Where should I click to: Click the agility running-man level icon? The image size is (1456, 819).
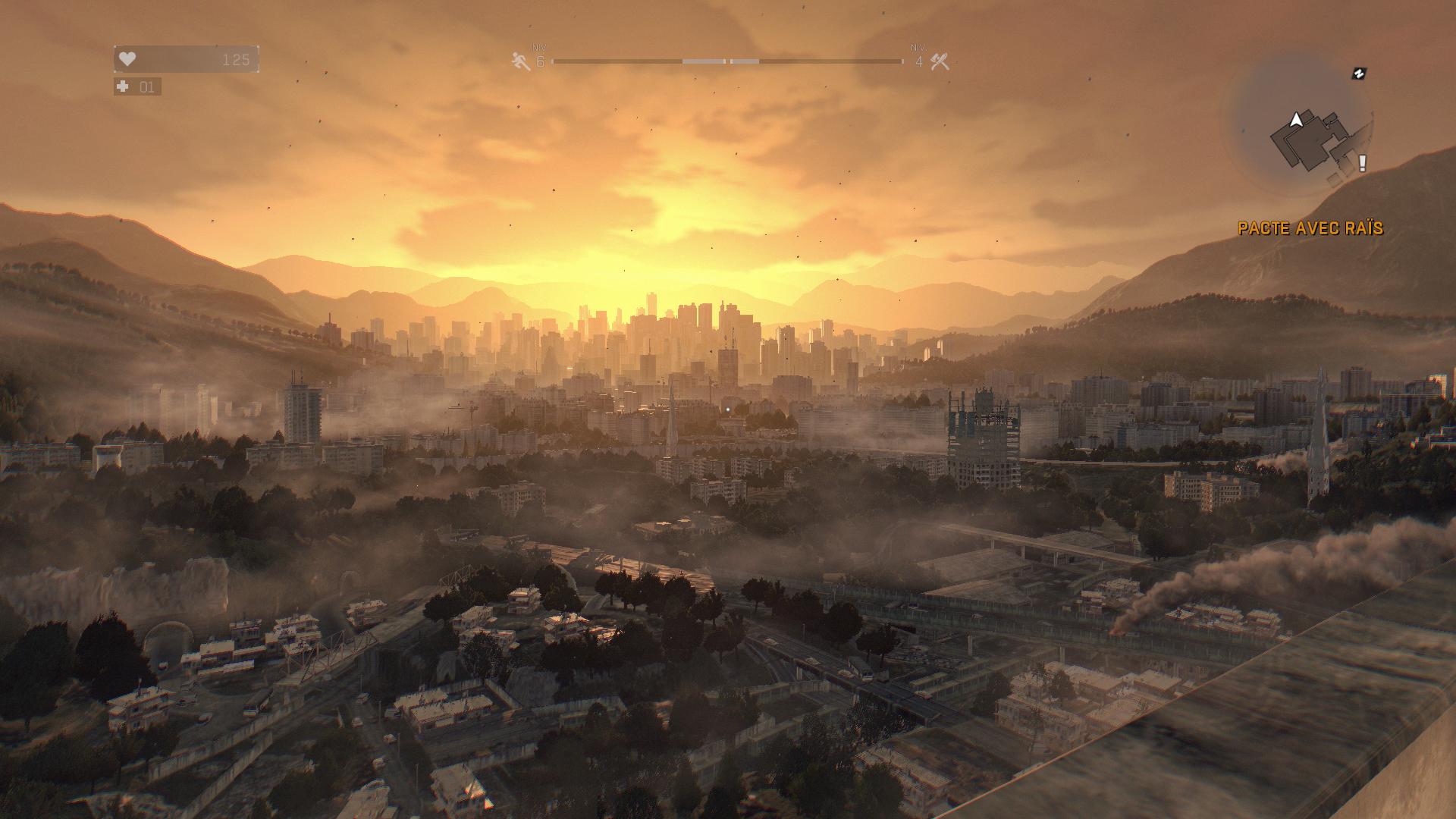pos(521,61)
